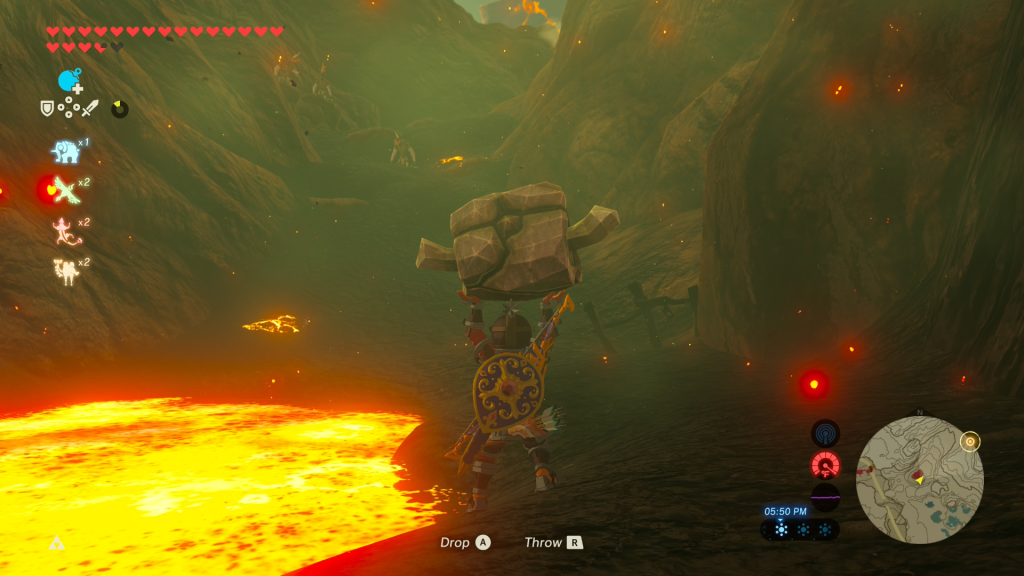Select the Sheikah Sensor signal icon
The width and height of the screenshot is (1024, 576).
click(825, 433)
